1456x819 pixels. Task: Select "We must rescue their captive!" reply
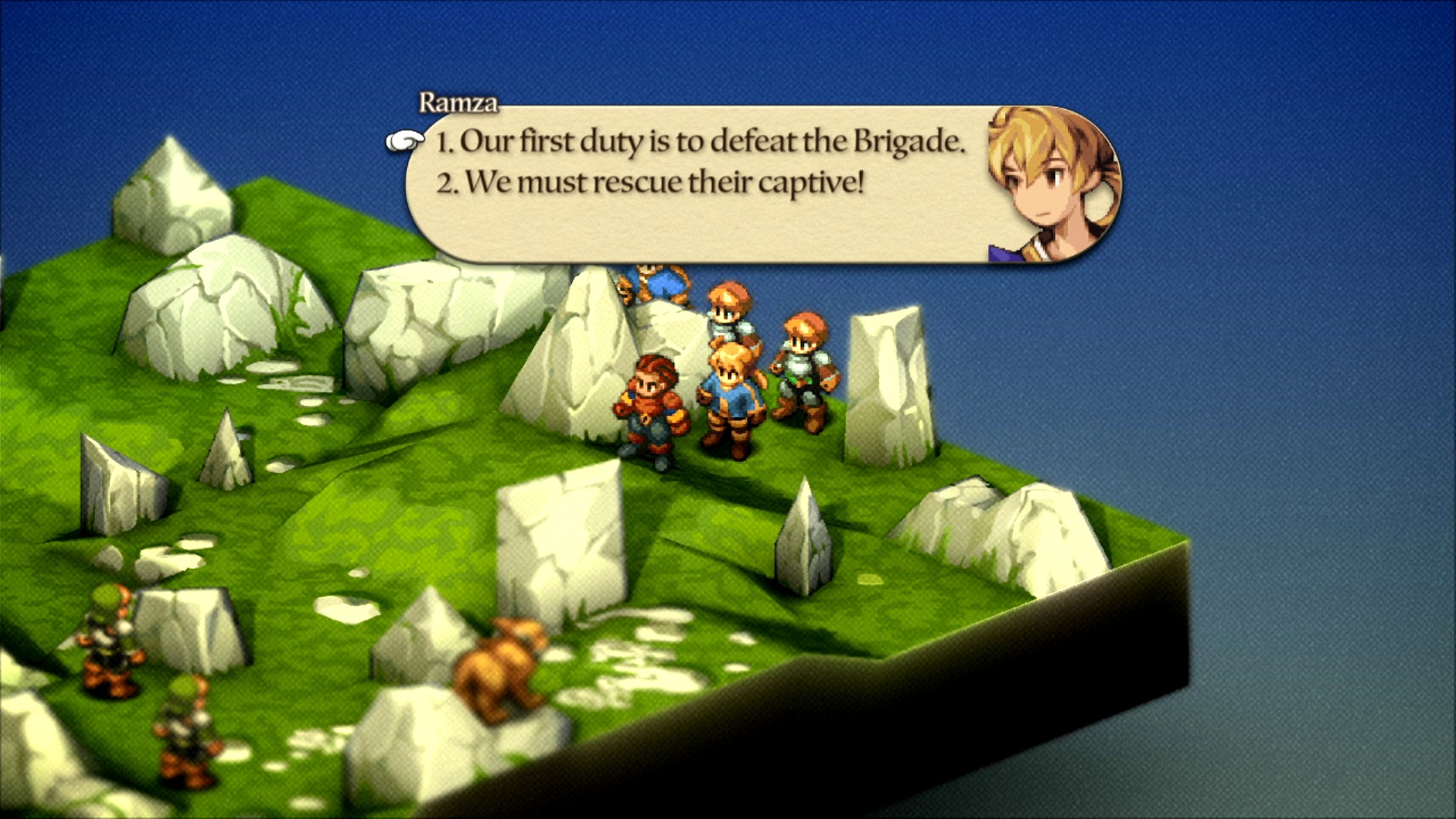[x=651, y=183]
